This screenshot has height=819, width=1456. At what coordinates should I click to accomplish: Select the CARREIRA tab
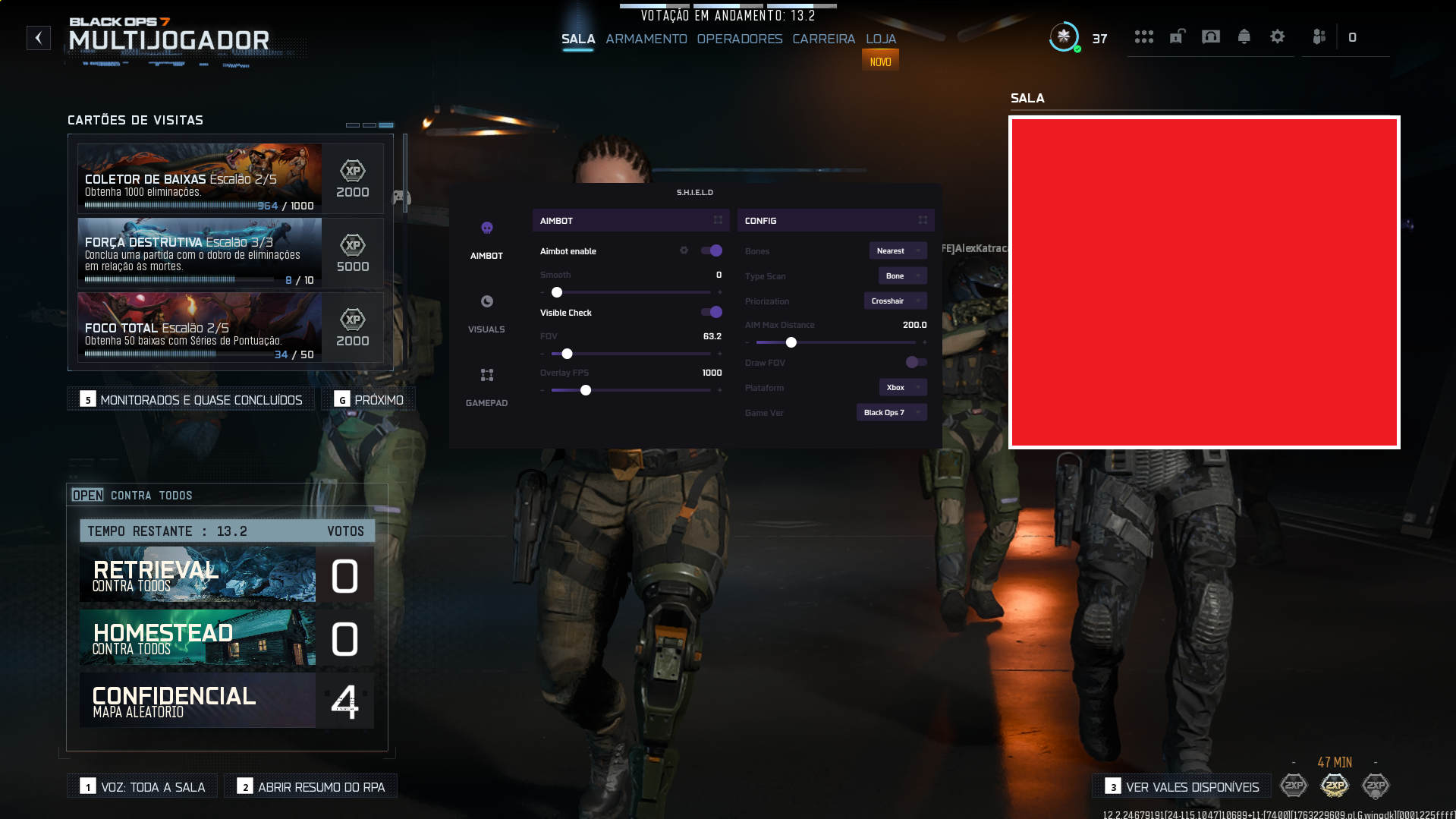click(823, 39)
